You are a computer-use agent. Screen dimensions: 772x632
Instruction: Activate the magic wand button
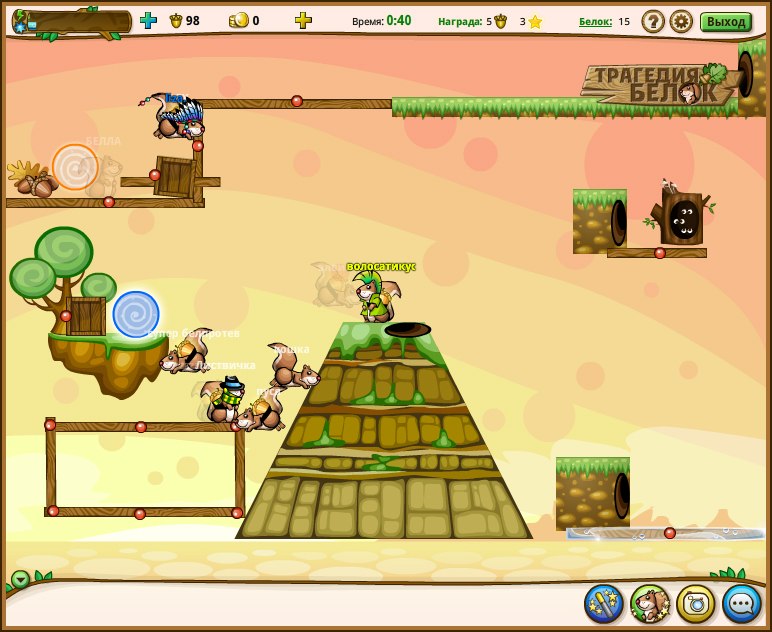pyautogui.click(x=604, y=603)
